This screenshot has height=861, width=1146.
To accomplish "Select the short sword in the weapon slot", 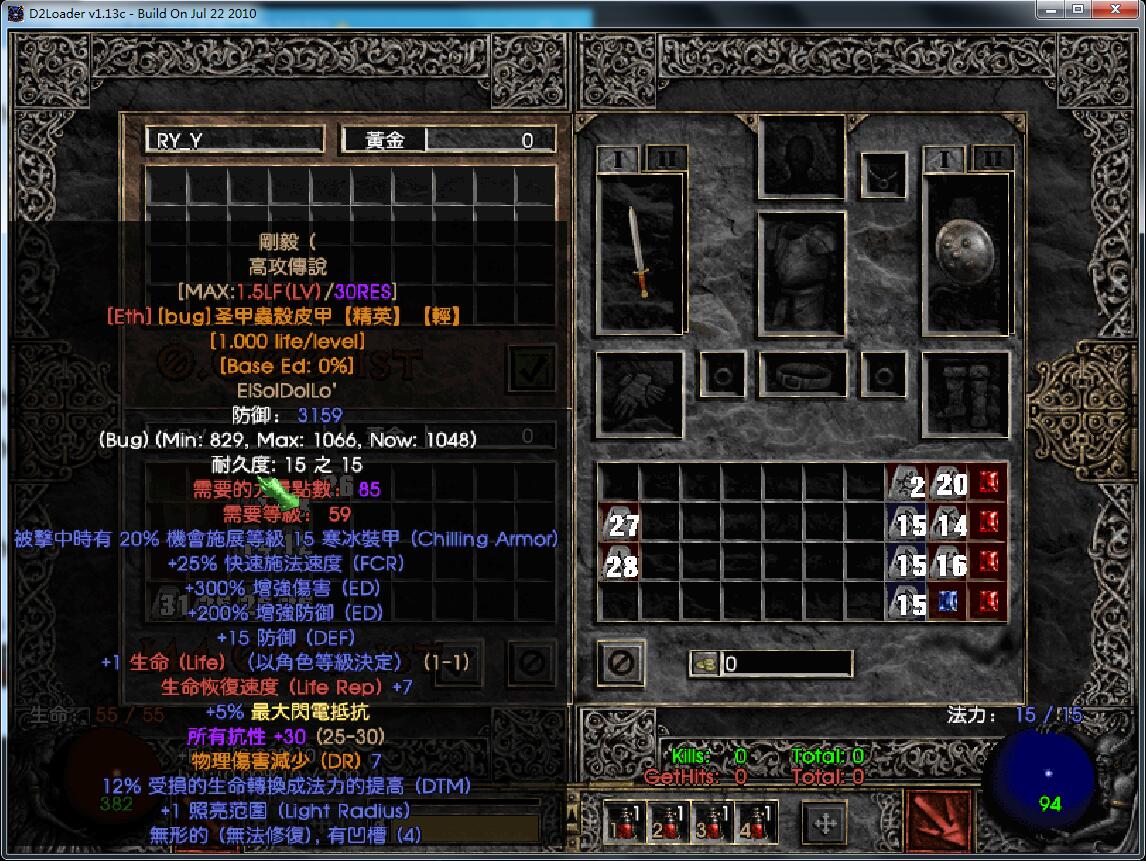I will coord(640,253).
